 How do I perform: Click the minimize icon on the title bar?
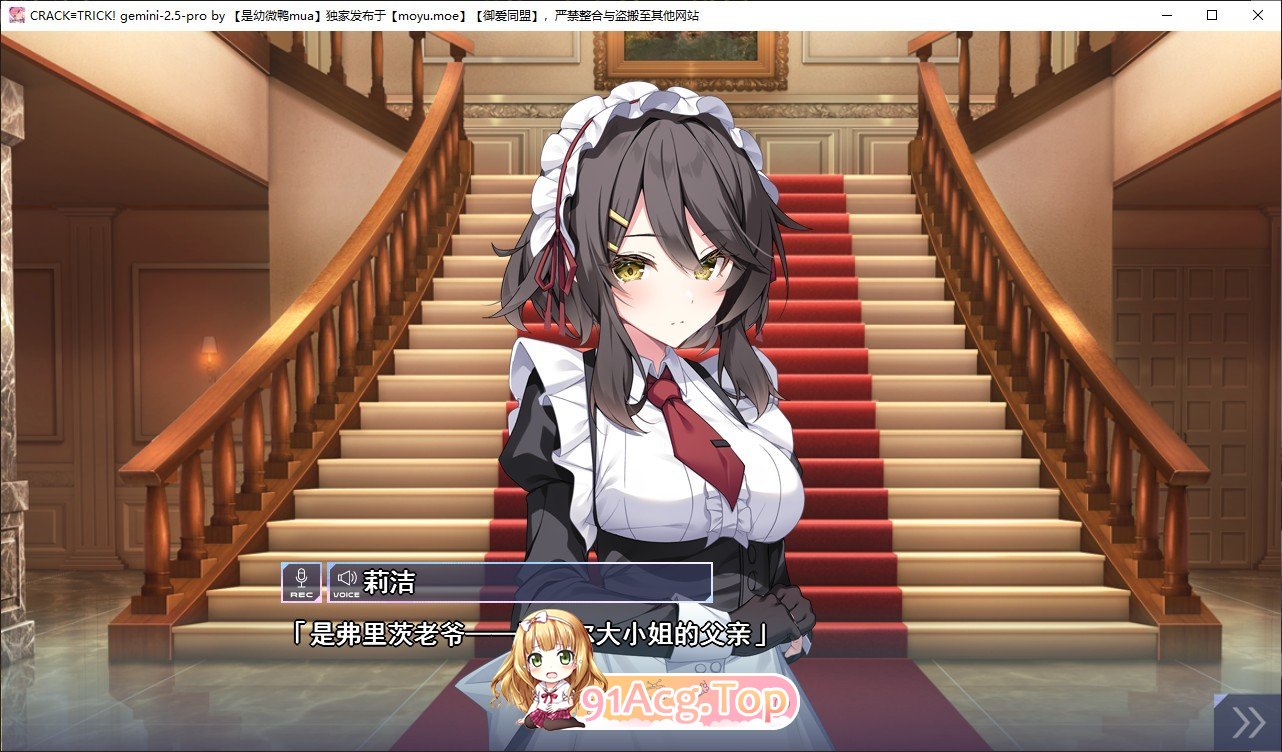[1166, 15]
